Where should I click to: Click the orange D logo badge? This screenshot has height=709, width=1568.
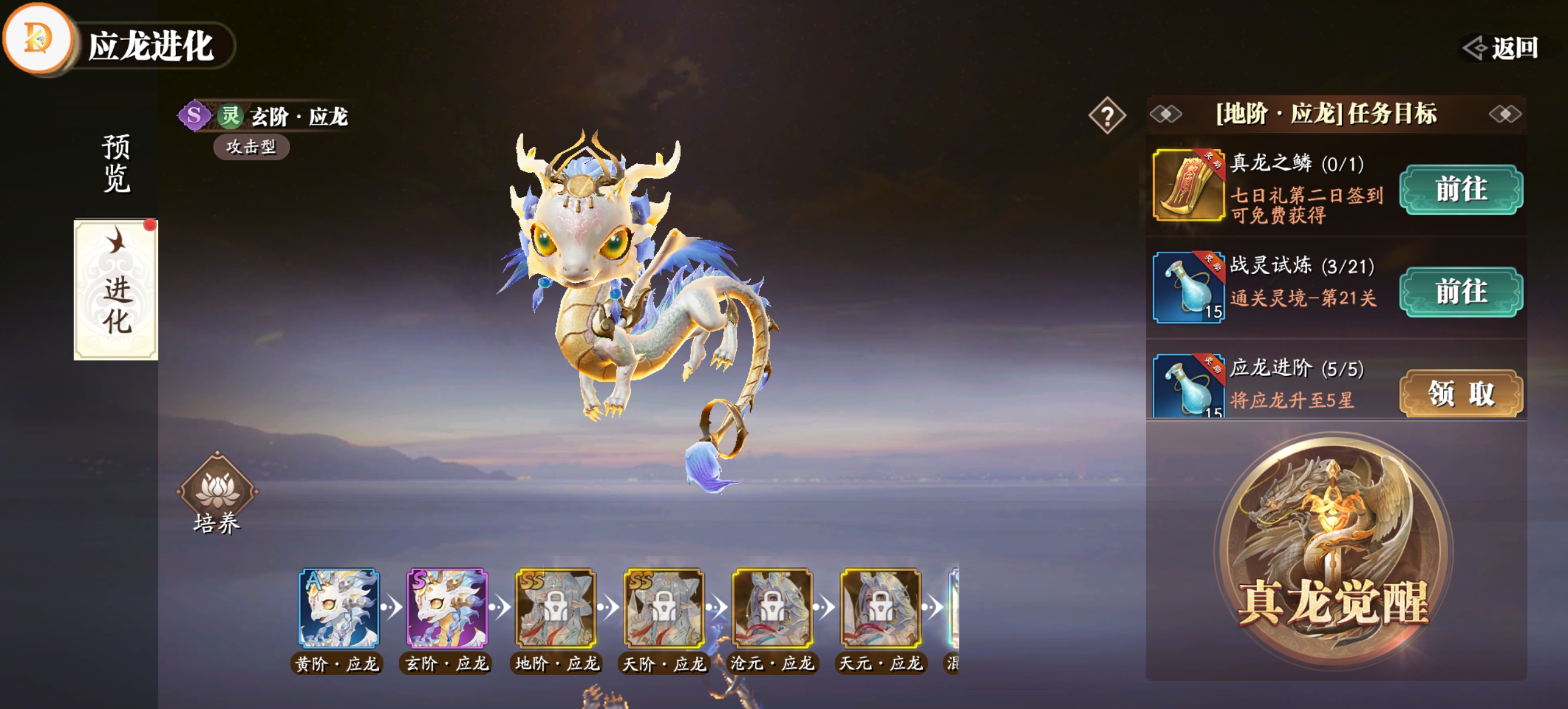coord(38,38)
